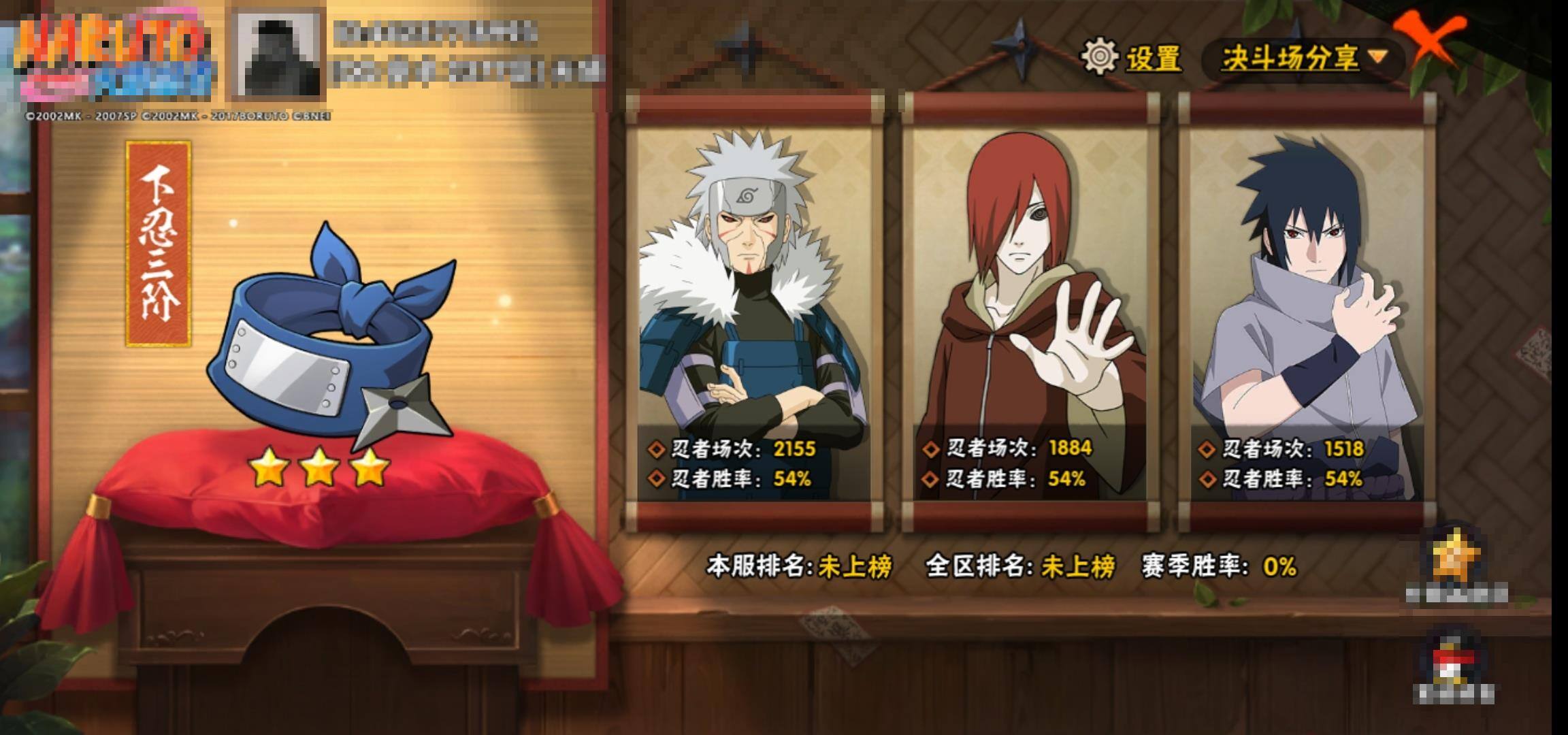This screenshot has height=735, width=1568.
Task: Open the gold star icon button
Action: [x=1456, y=562]
